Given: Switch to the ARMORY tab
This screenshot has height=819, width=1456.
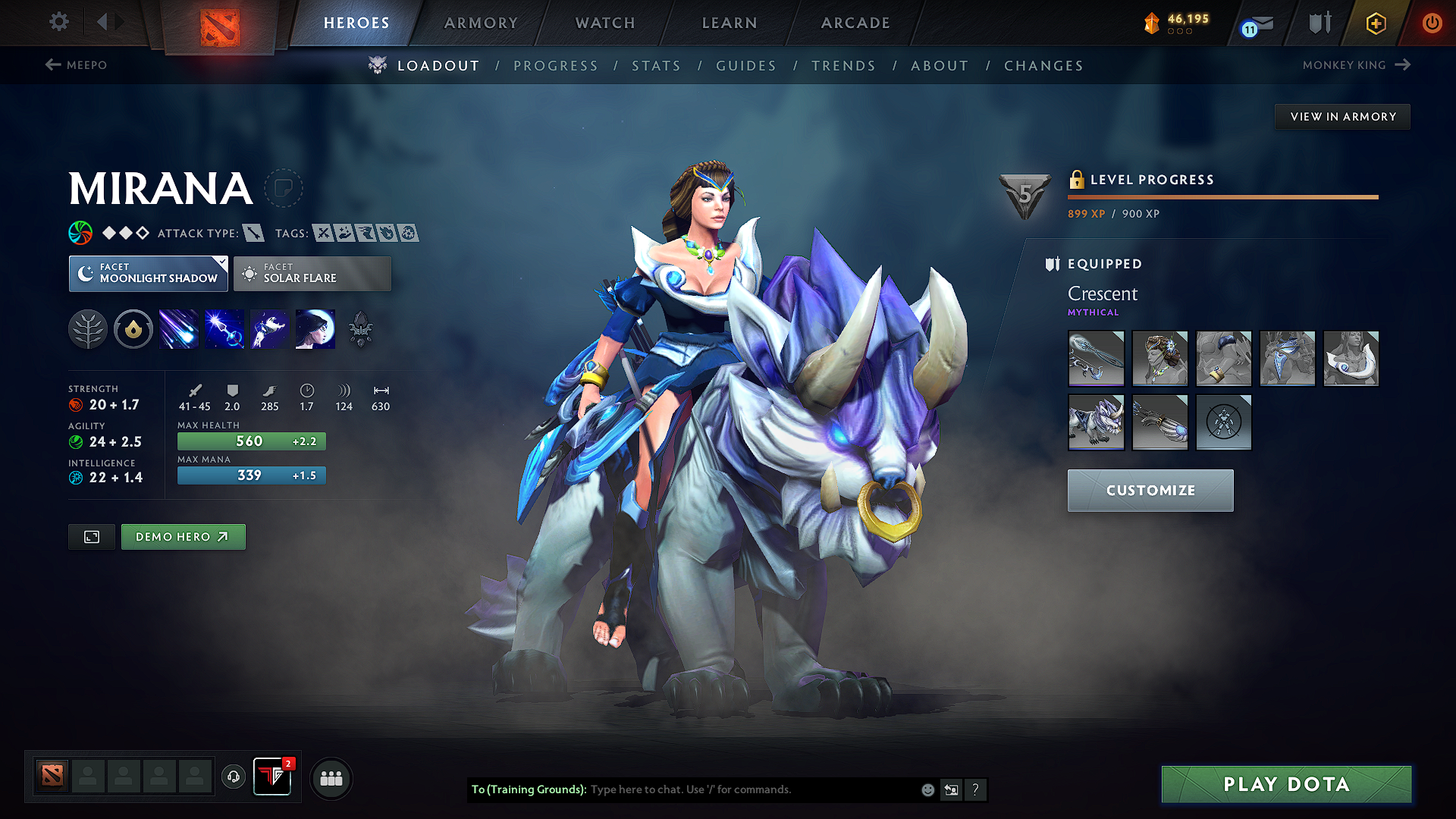Looking at the screenshot, I should point(480,23).
